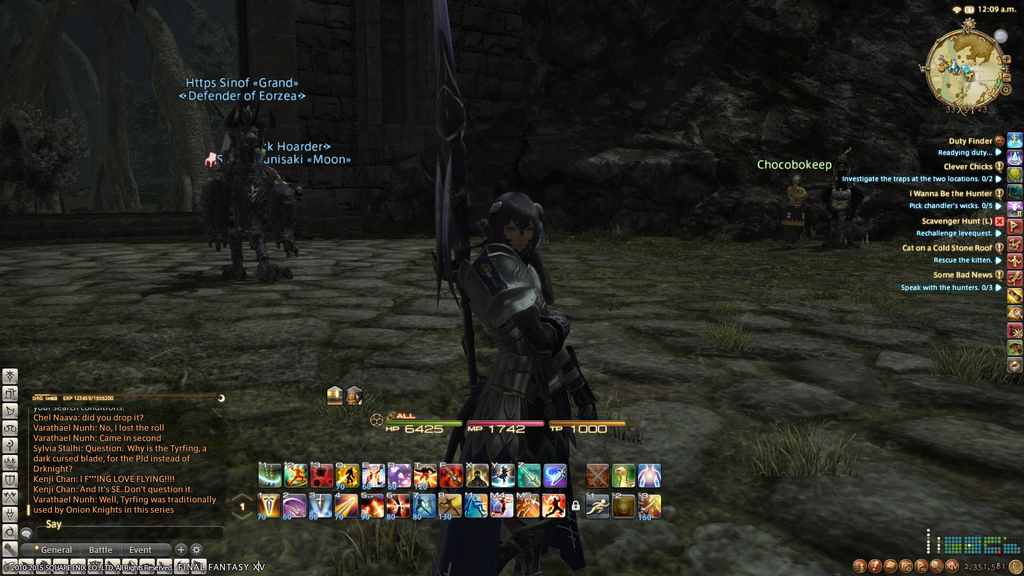This screenshot has width=1024, height=576.
Task: Select the Some Bad News quest
Action: (962, 275)
